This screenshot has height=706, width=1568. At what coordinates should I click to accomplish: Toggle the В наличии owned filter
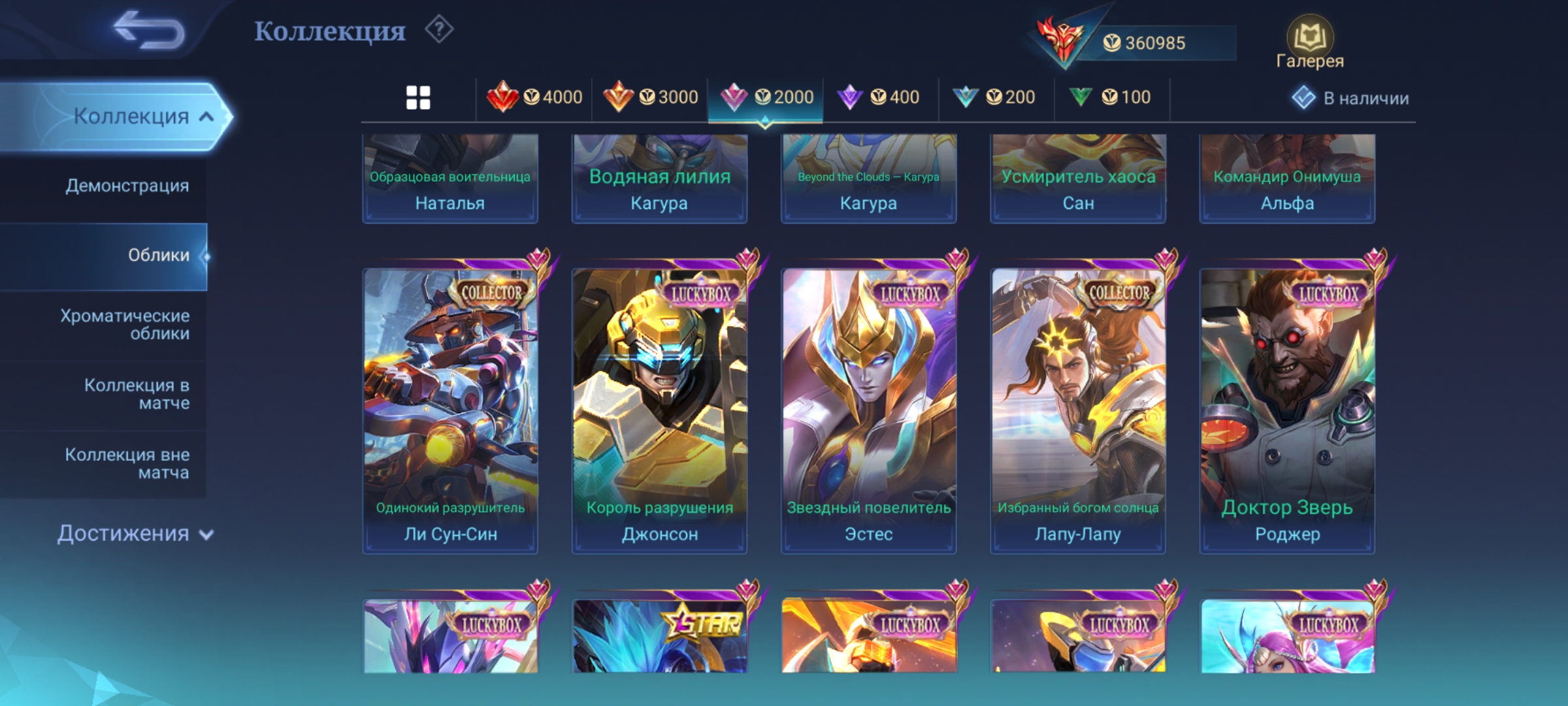1350,98
